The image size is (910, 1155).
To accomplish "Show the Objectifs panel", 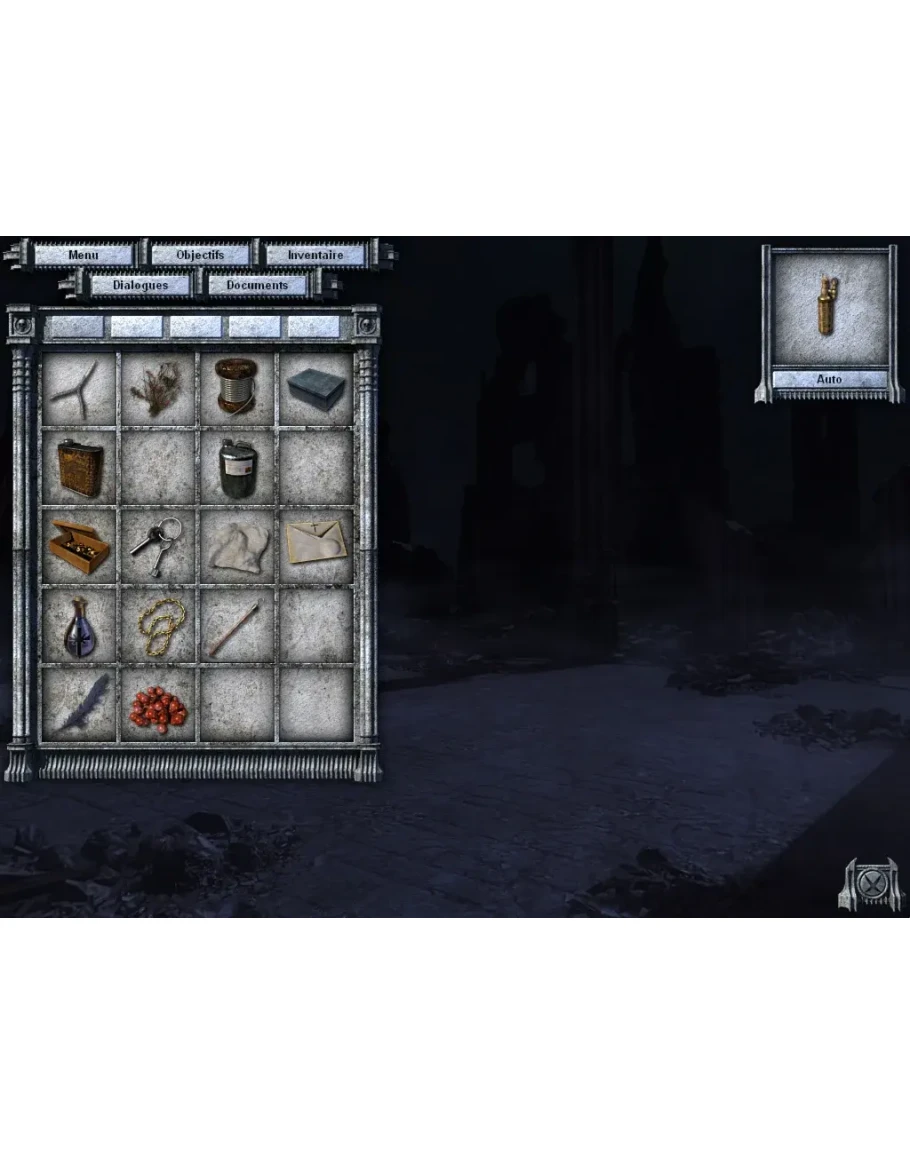I will (x=200, y=255).
